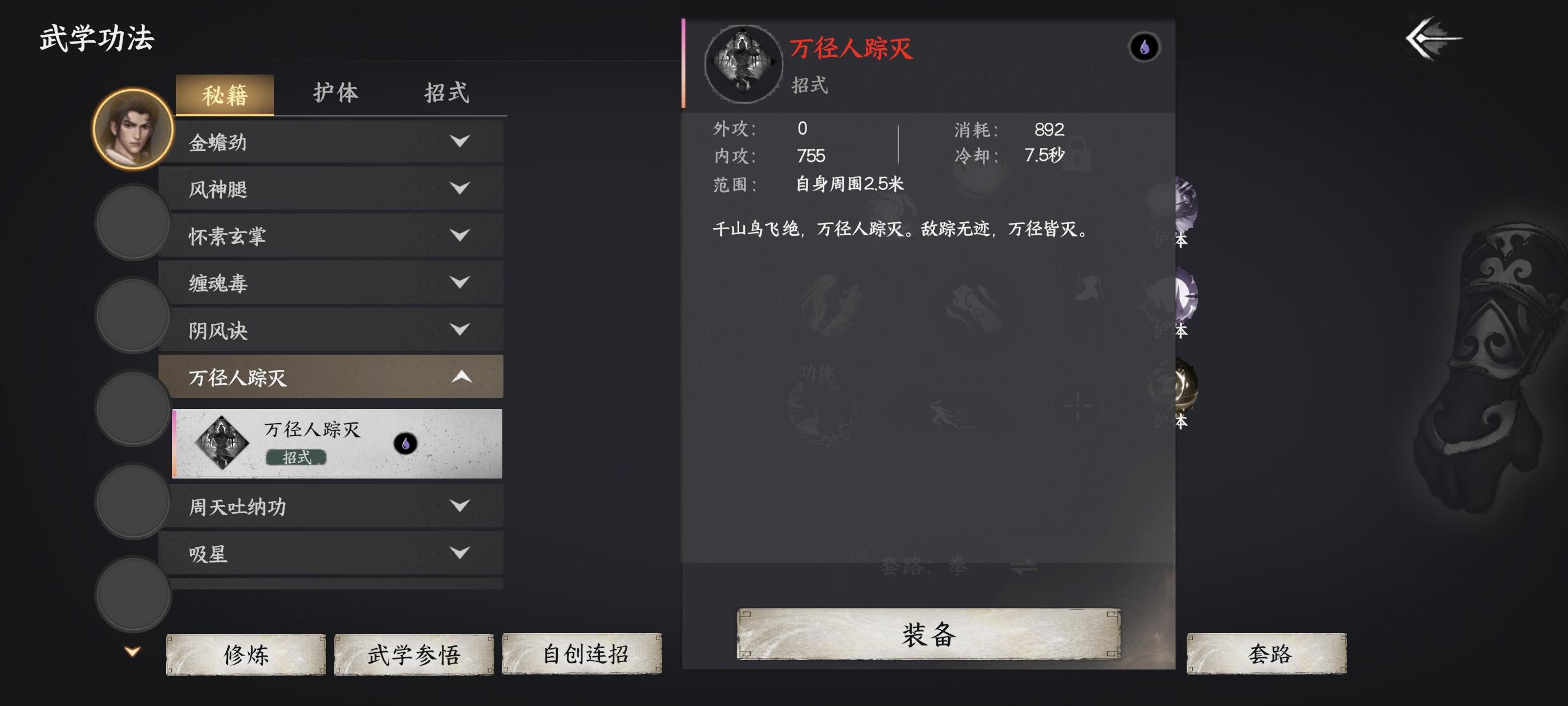The width and height of the screenshot is (1568, 706).
Task: Expand the 周天吐纳功 entry
Action: click(461, 505)
